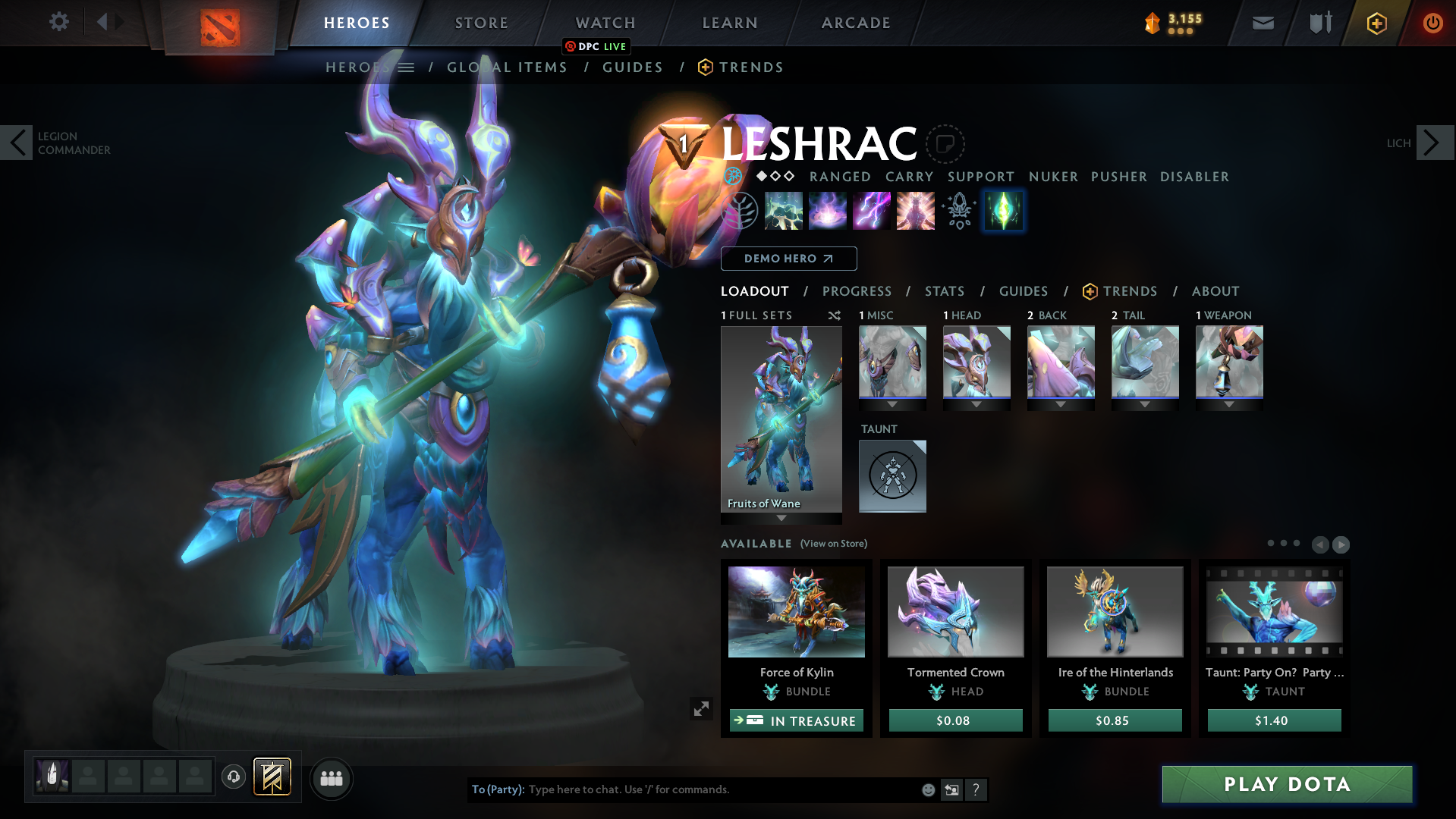Expand the HEAD item slot dropdown arrow

976,405
